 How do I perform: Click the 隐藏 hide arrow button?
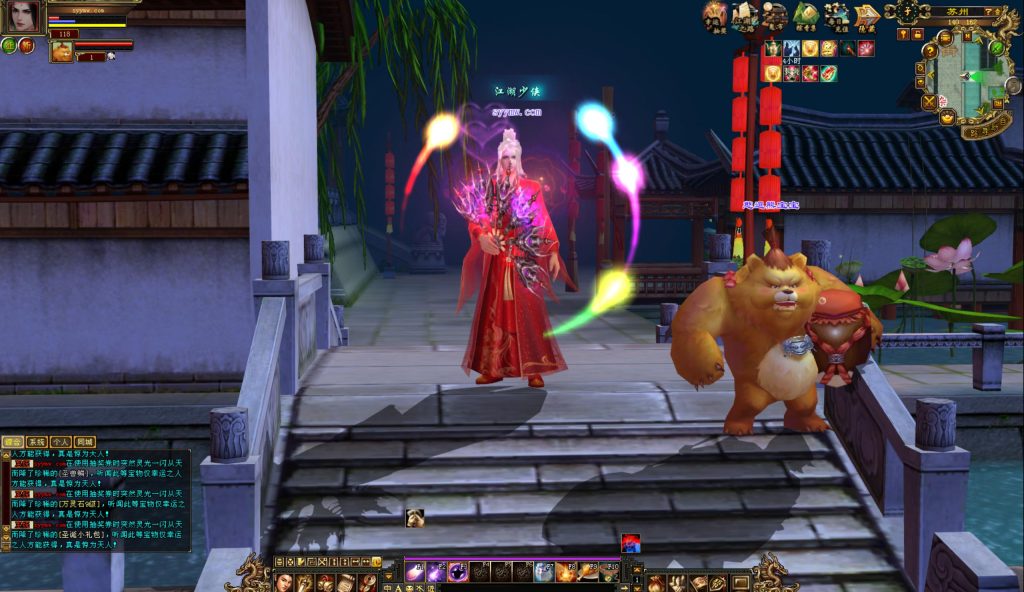866,16
